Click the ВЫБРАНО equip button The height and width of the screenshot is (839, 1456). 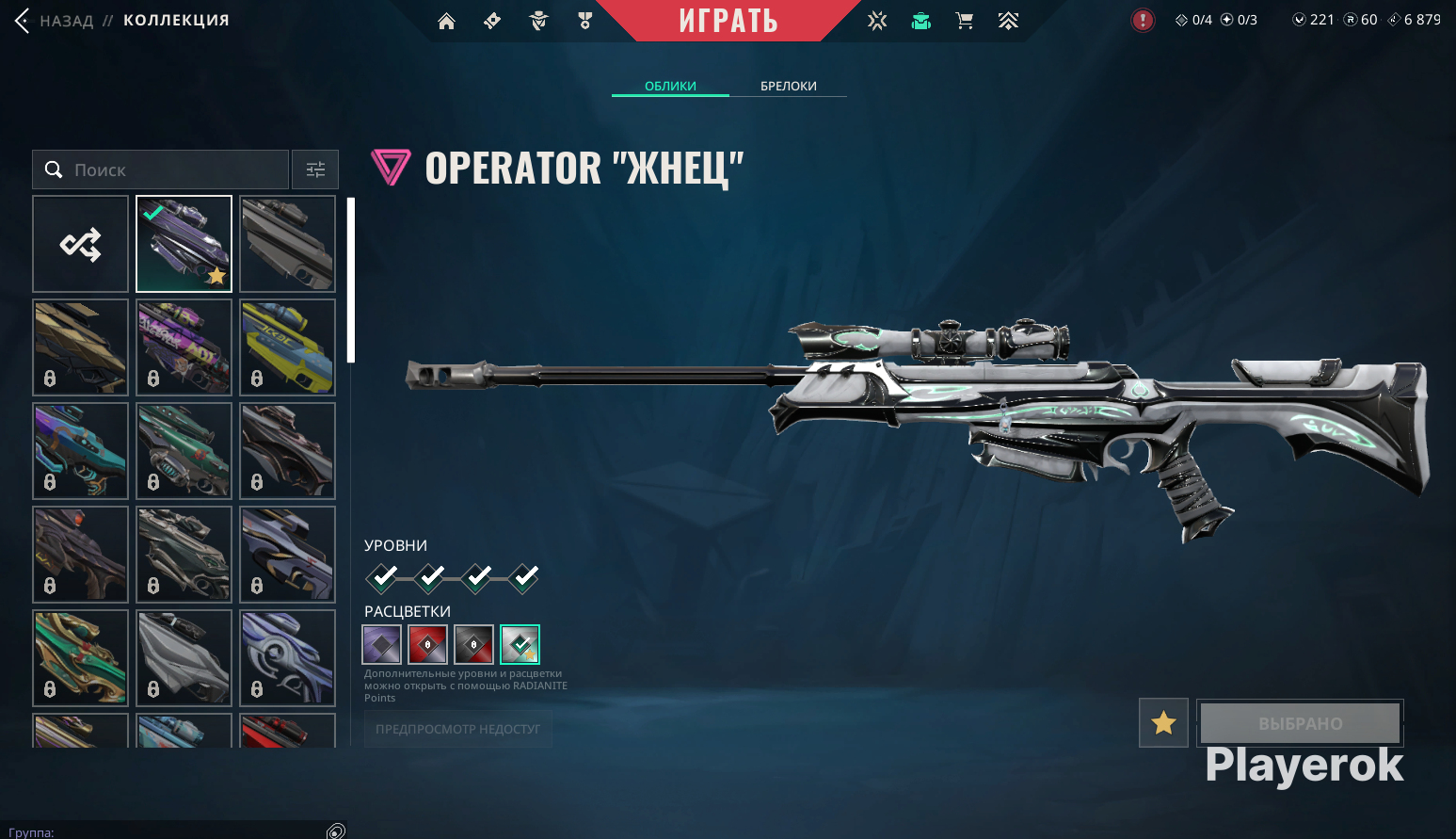point(1300,723)
